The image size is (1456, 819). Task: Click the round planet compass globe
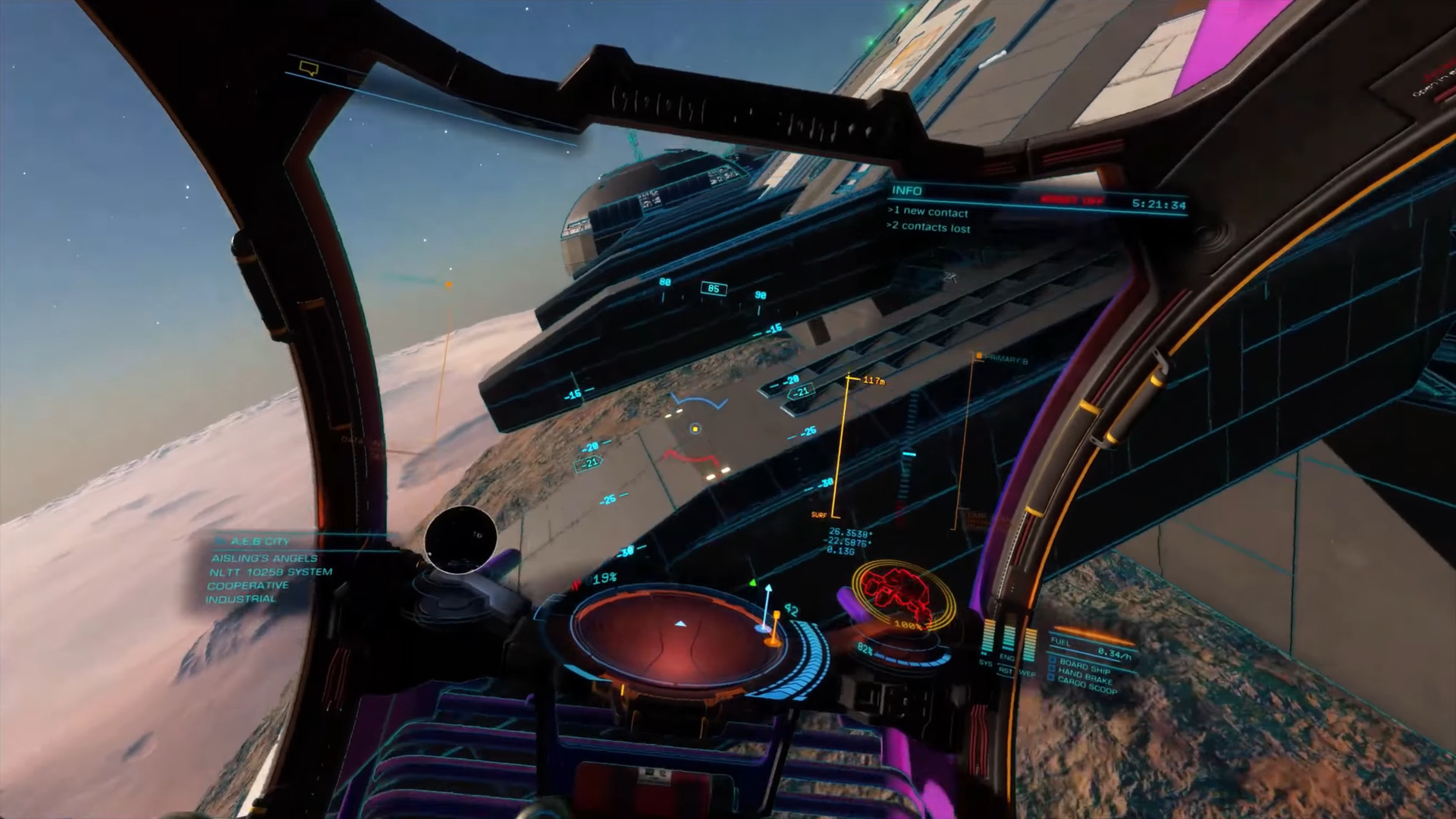[x=460, y=538]
